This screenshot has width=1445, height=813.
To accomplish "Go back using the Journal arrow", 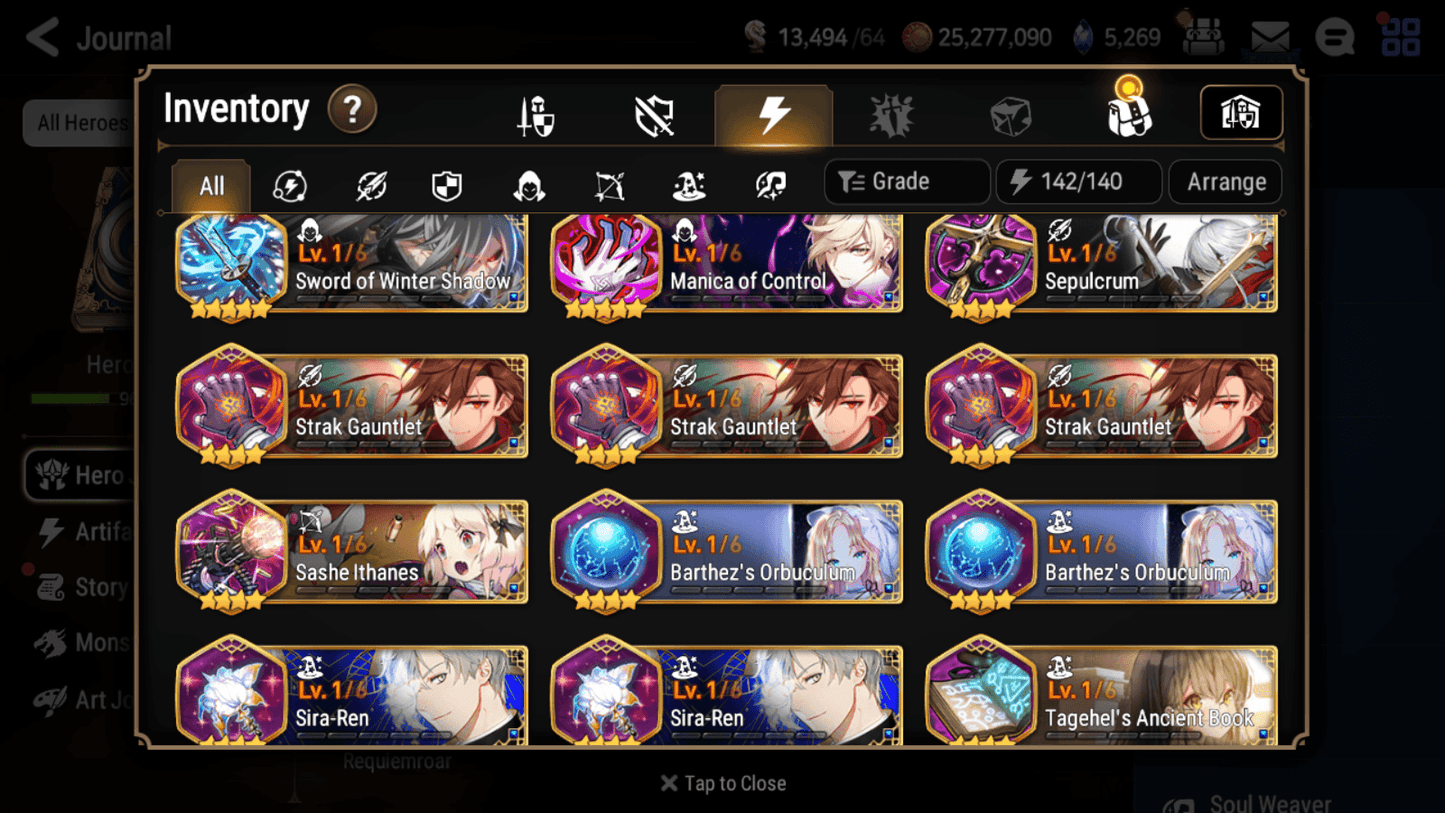I will click(x=40, y=37).
